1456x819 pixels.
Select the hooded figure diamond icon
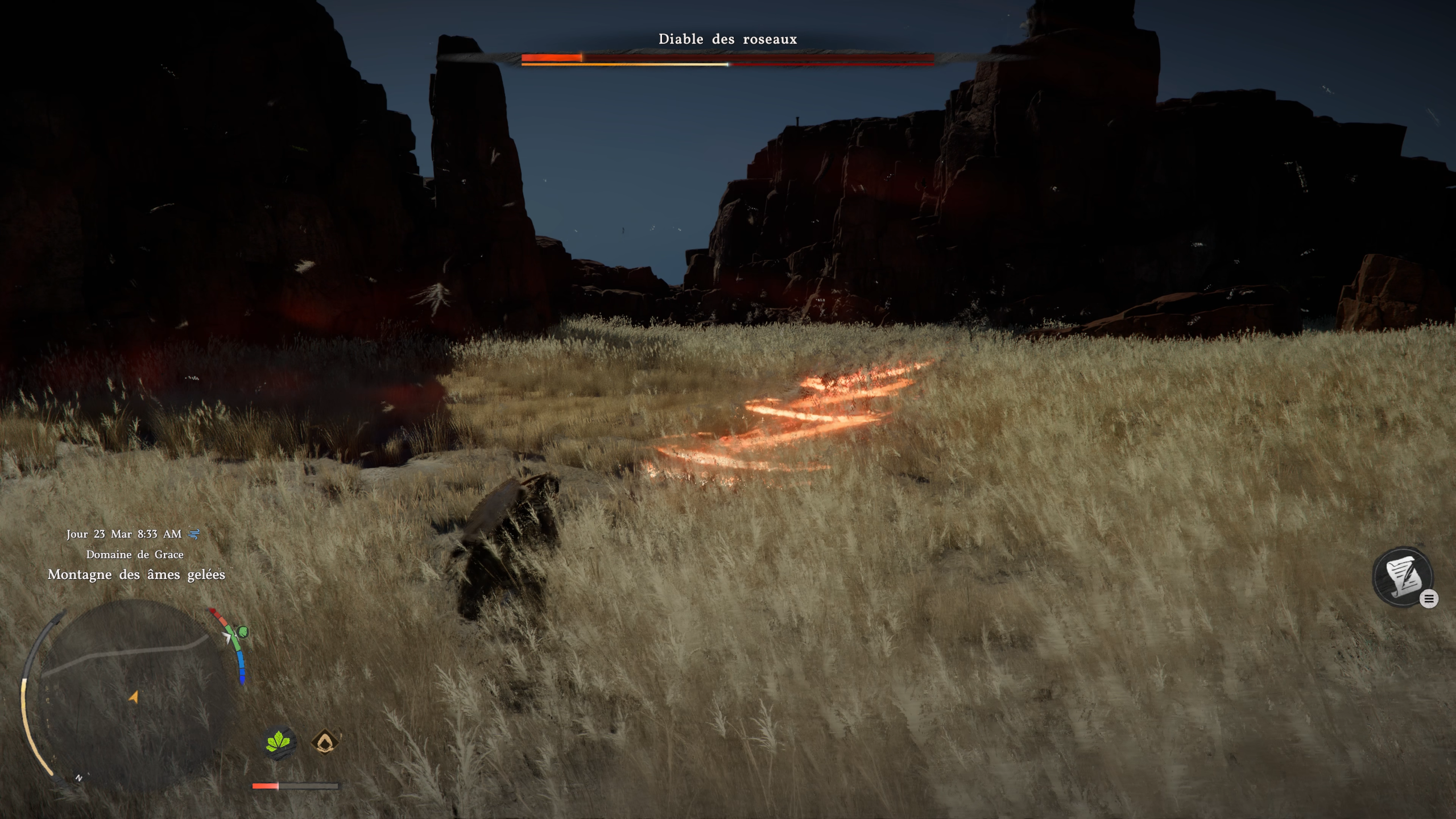tap(325, 742)
